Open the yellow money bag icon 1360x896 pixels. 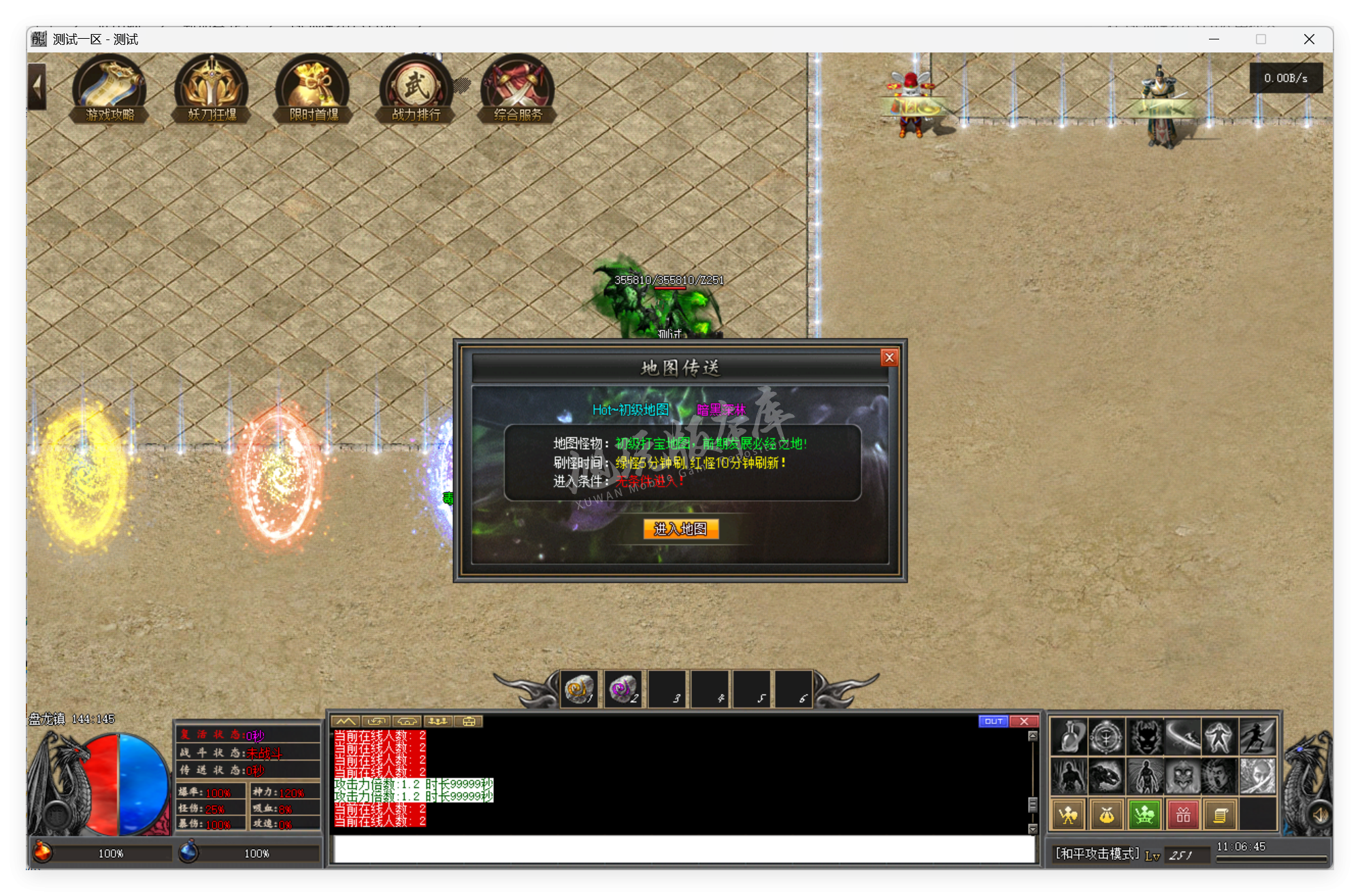point(1106,814)
